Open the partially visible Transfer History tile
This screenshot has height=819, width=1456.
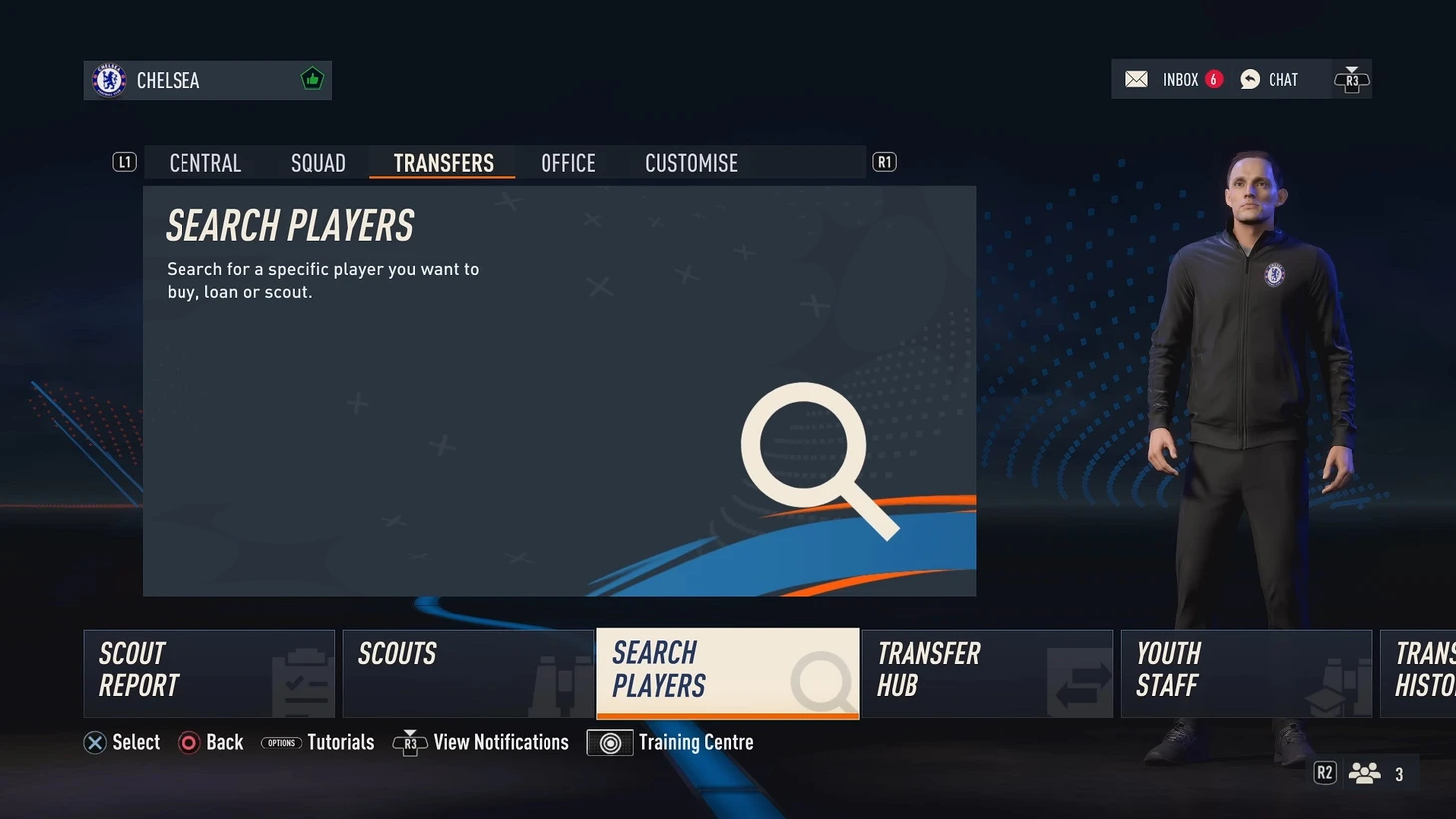point(1419,673)
